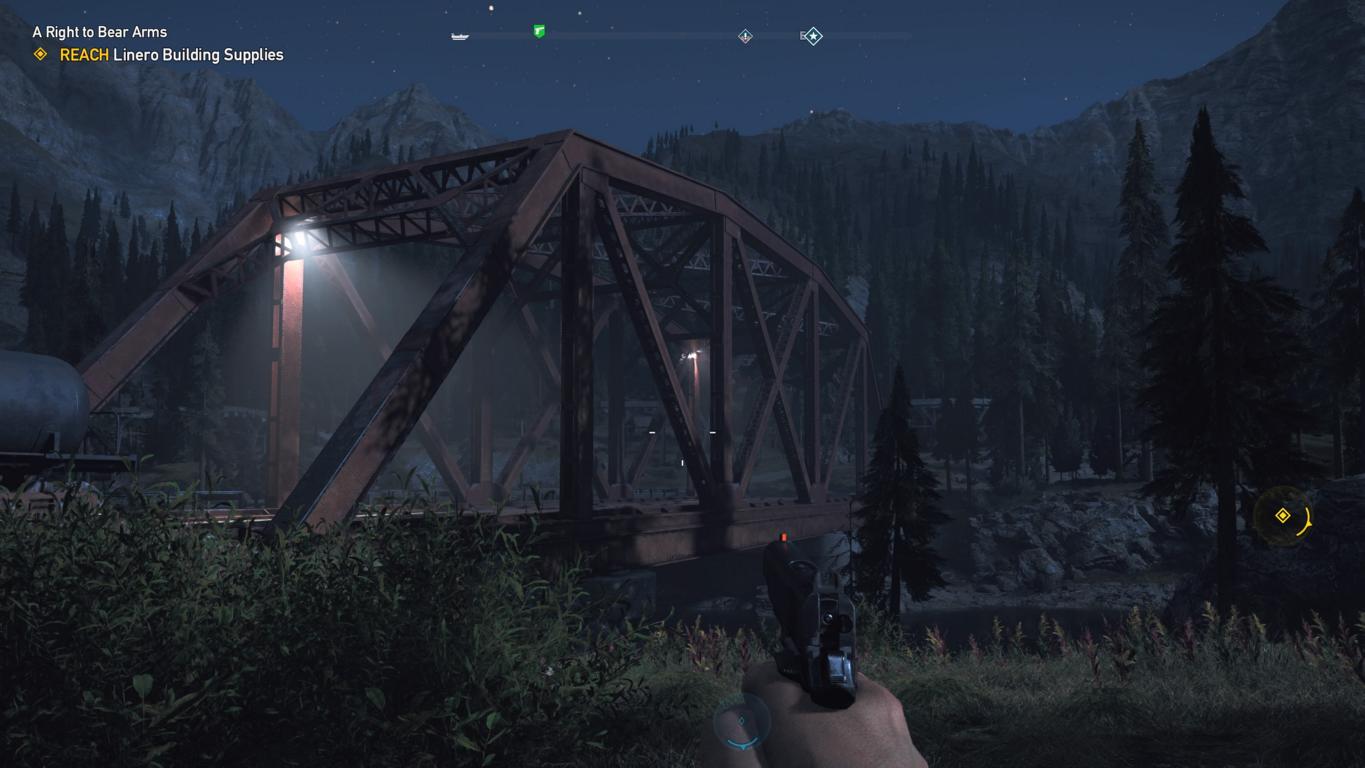Click the yellow quest waypoint diamond over the riverbank
1365x768 pixels.
point(1284,514)
